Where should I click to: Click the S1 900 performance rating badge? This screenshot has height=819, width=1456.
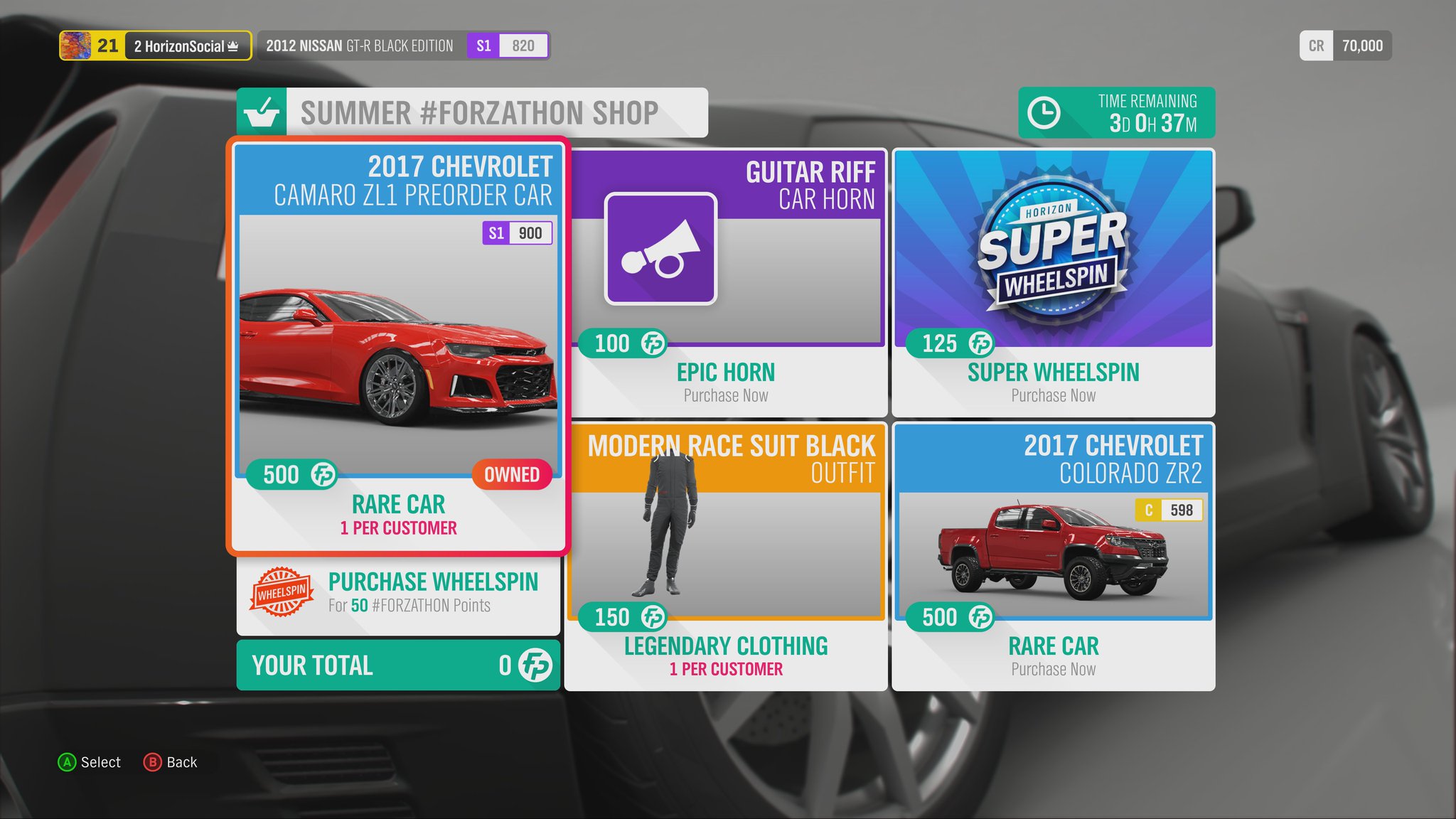click(518, 232)
